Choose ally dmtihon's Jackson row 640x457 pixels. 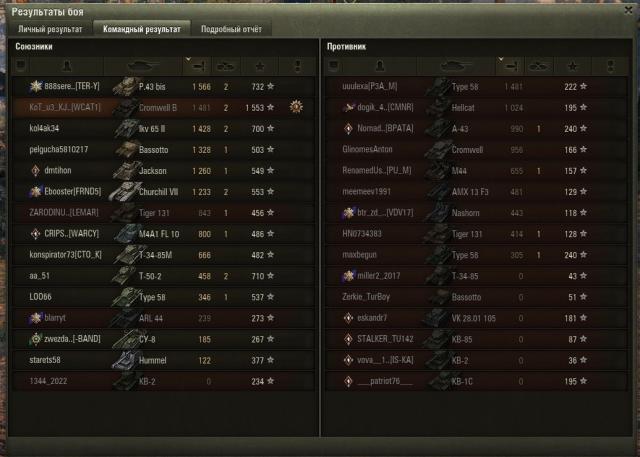tap(160, 170)
